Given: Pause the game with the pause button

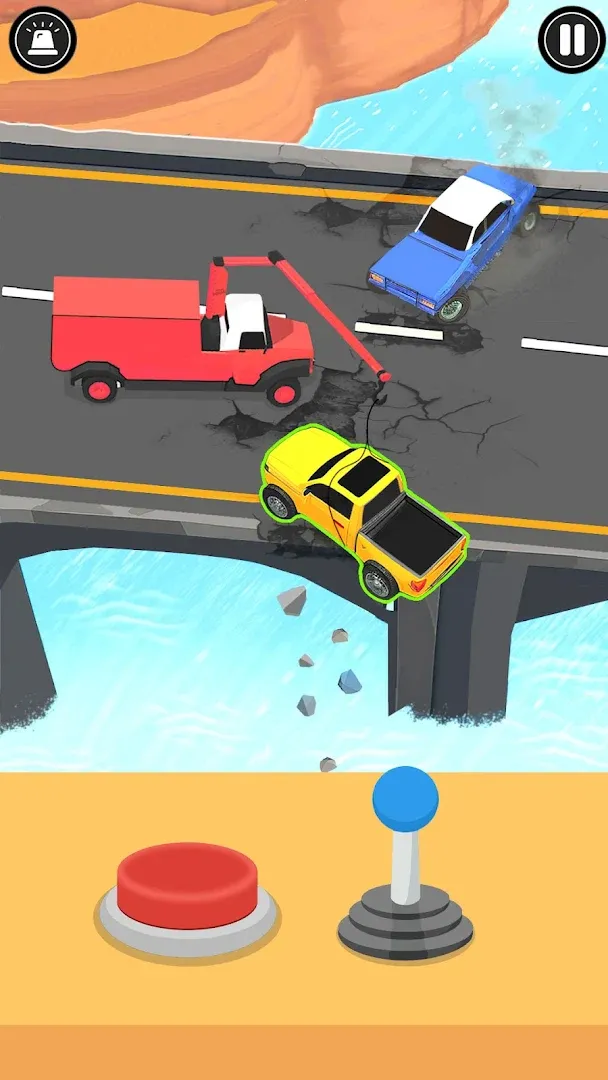Looking at the screenshot, I should pos(571,40).
